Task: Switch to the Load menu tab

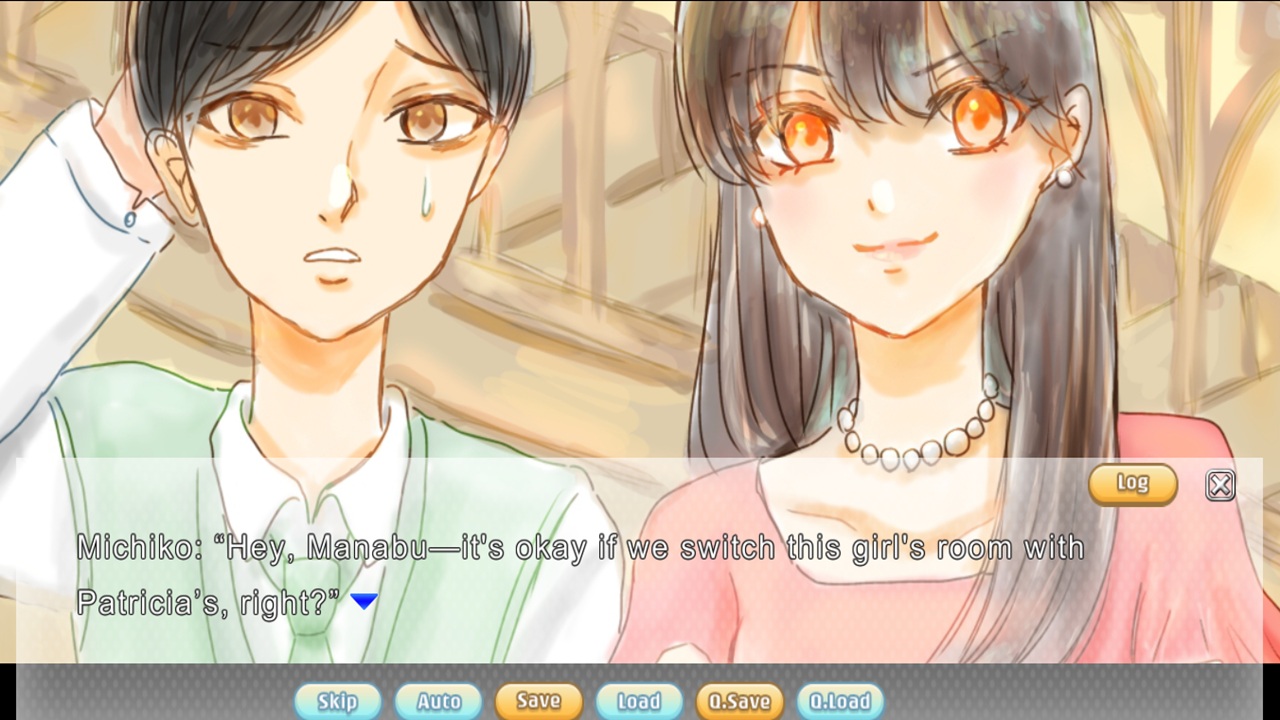Action: coord(638,701)
